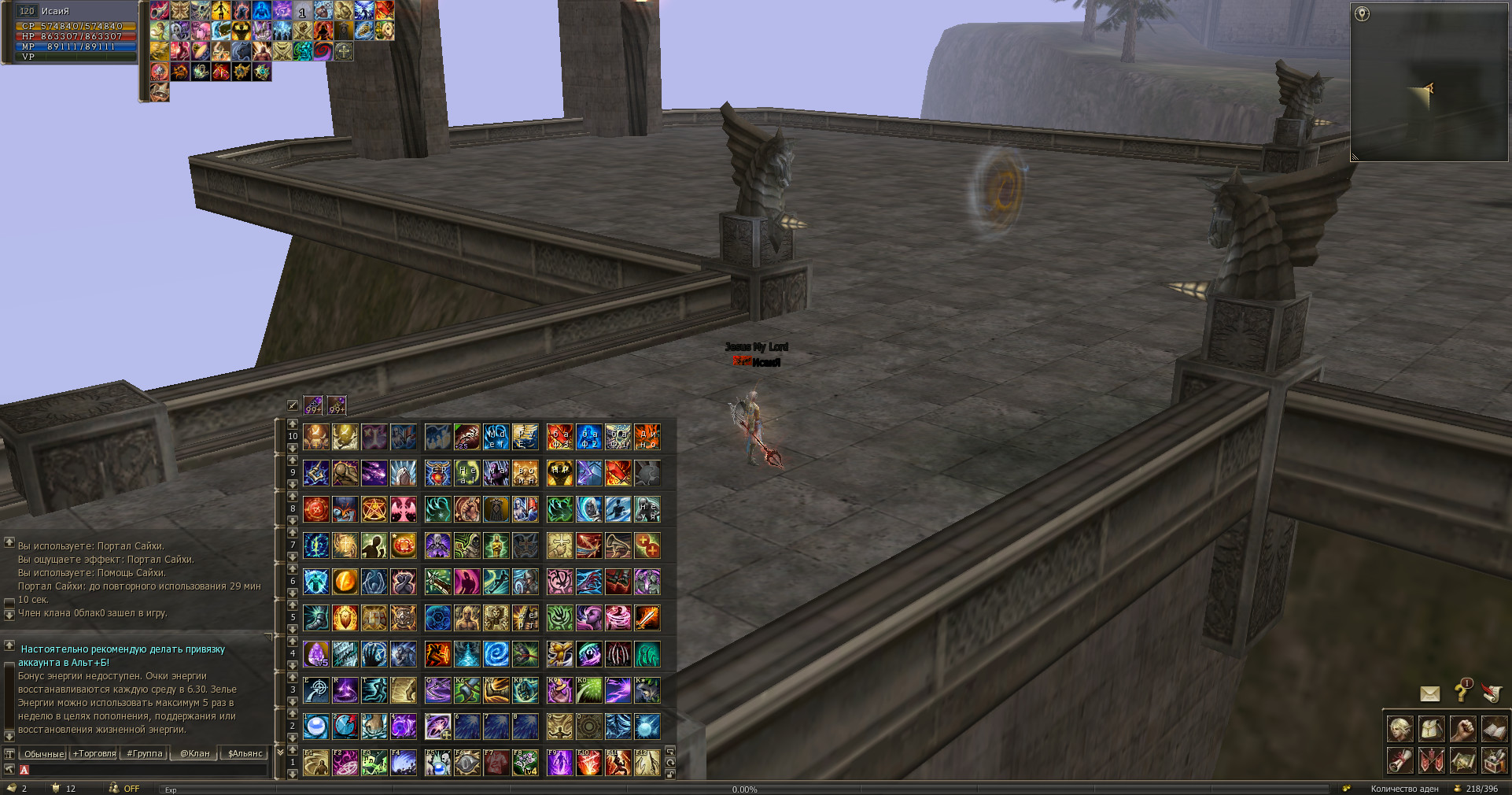
Task: Open the inventory bag icon
Action: [x=1431, y=730]
